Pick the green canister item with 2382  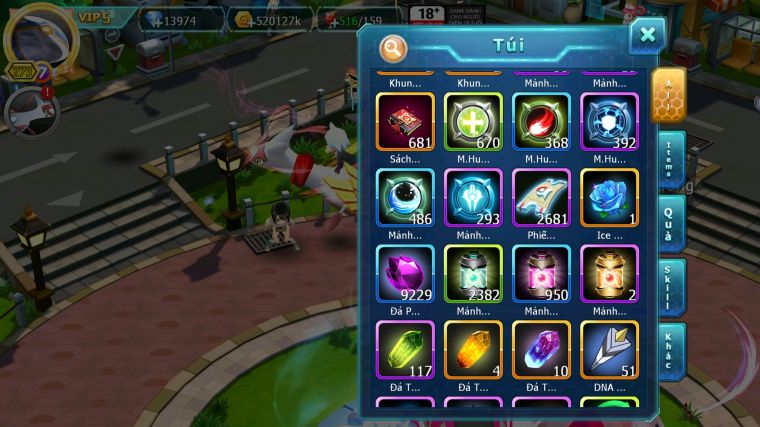[473, 273]
